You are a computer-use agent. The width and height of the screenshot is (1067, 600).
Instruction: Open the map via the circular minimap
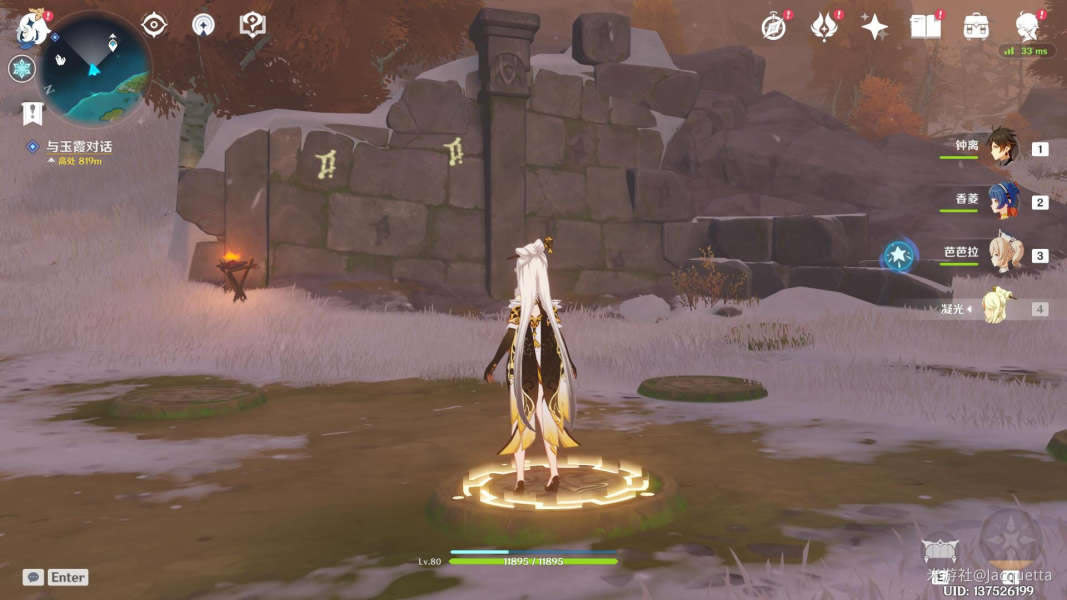pos(95,68)
